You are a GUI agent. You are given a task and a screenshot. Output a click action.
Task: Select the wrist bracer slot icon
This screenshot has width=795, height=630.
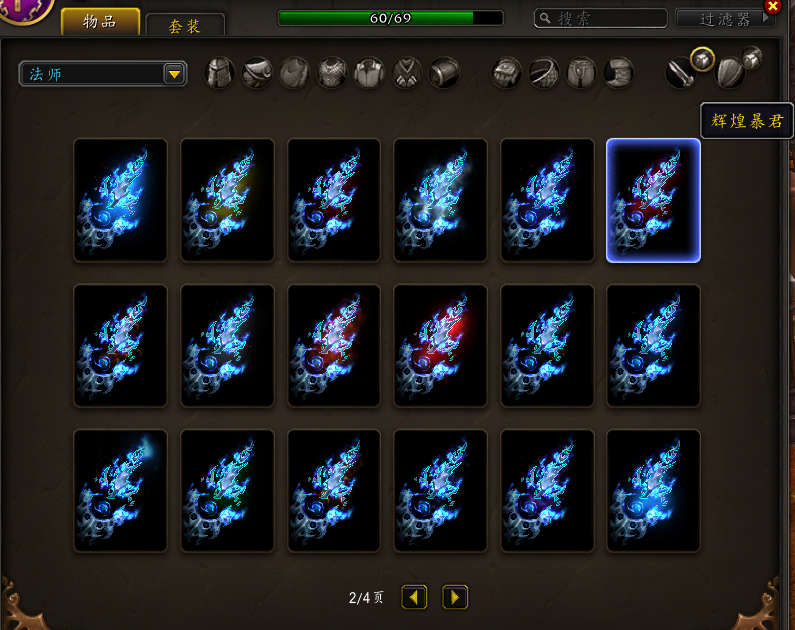click(x=443, y=73)
